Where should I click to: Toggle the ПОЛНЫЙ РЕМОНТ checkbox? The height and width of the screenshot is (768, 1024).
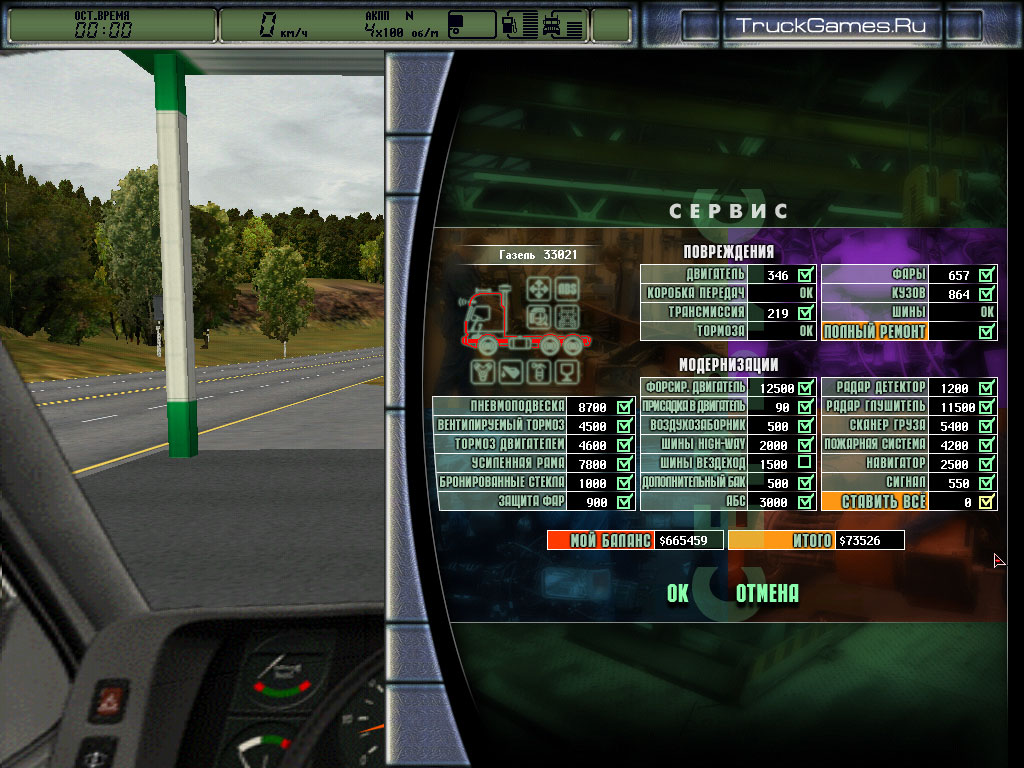[987, 331]
